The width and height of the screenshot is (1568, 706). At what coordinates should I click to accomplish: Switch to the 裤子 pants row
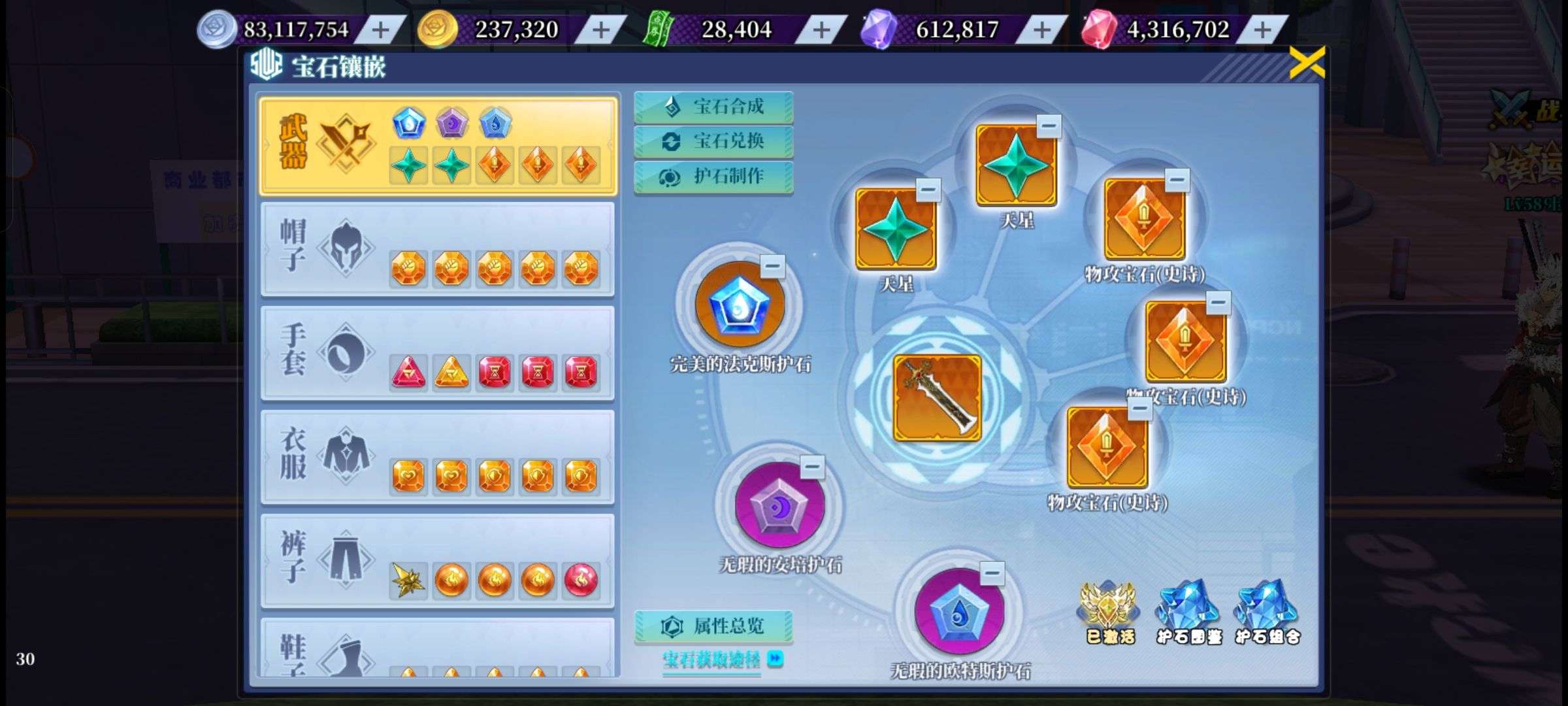[438, 561]
